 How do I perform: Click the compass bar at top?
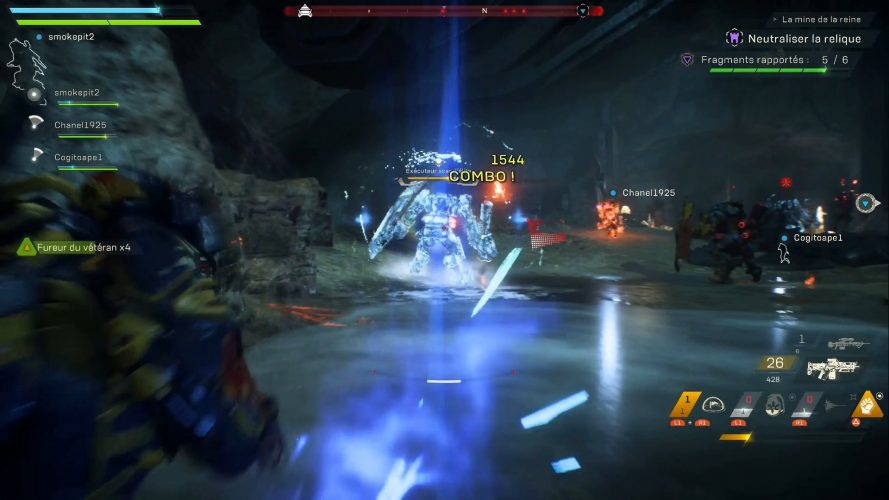444,11
